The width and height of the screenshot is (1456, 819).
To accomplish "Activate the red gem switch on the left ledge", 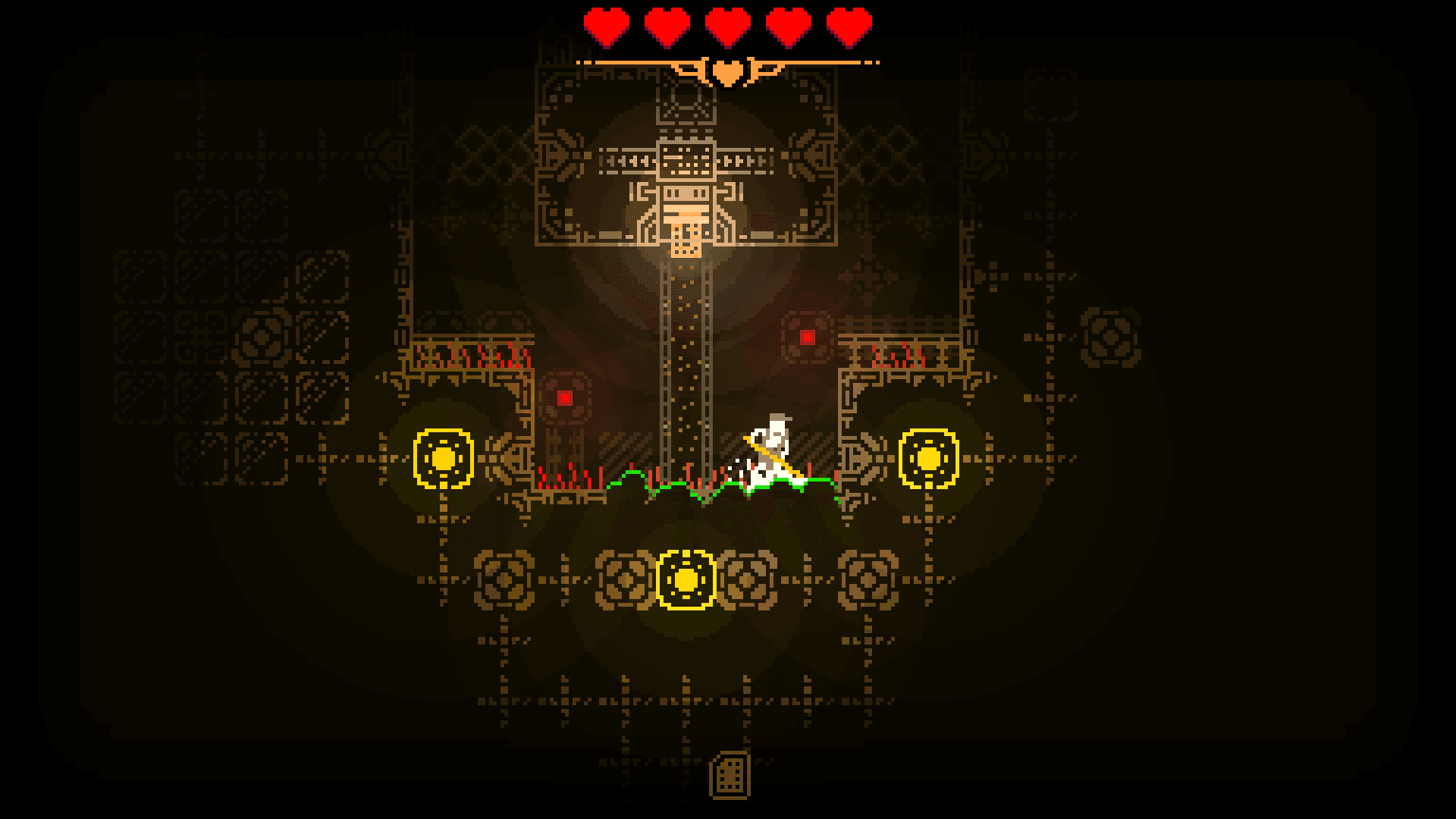I will pos(563,397).
